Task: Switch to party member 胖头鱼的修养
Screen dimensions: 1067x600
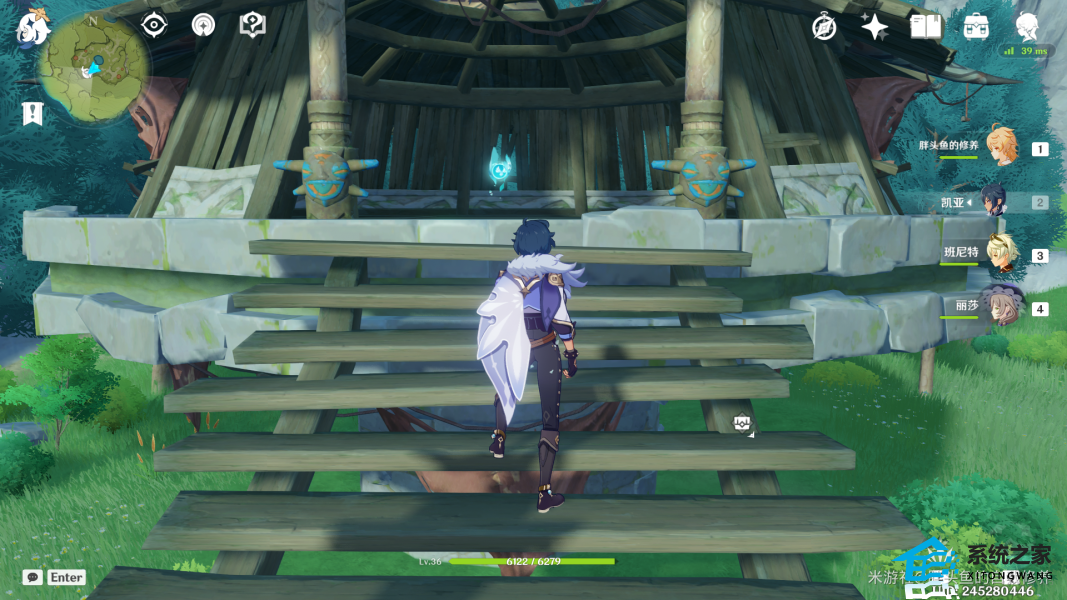Action: click(x=1001, y=147)
